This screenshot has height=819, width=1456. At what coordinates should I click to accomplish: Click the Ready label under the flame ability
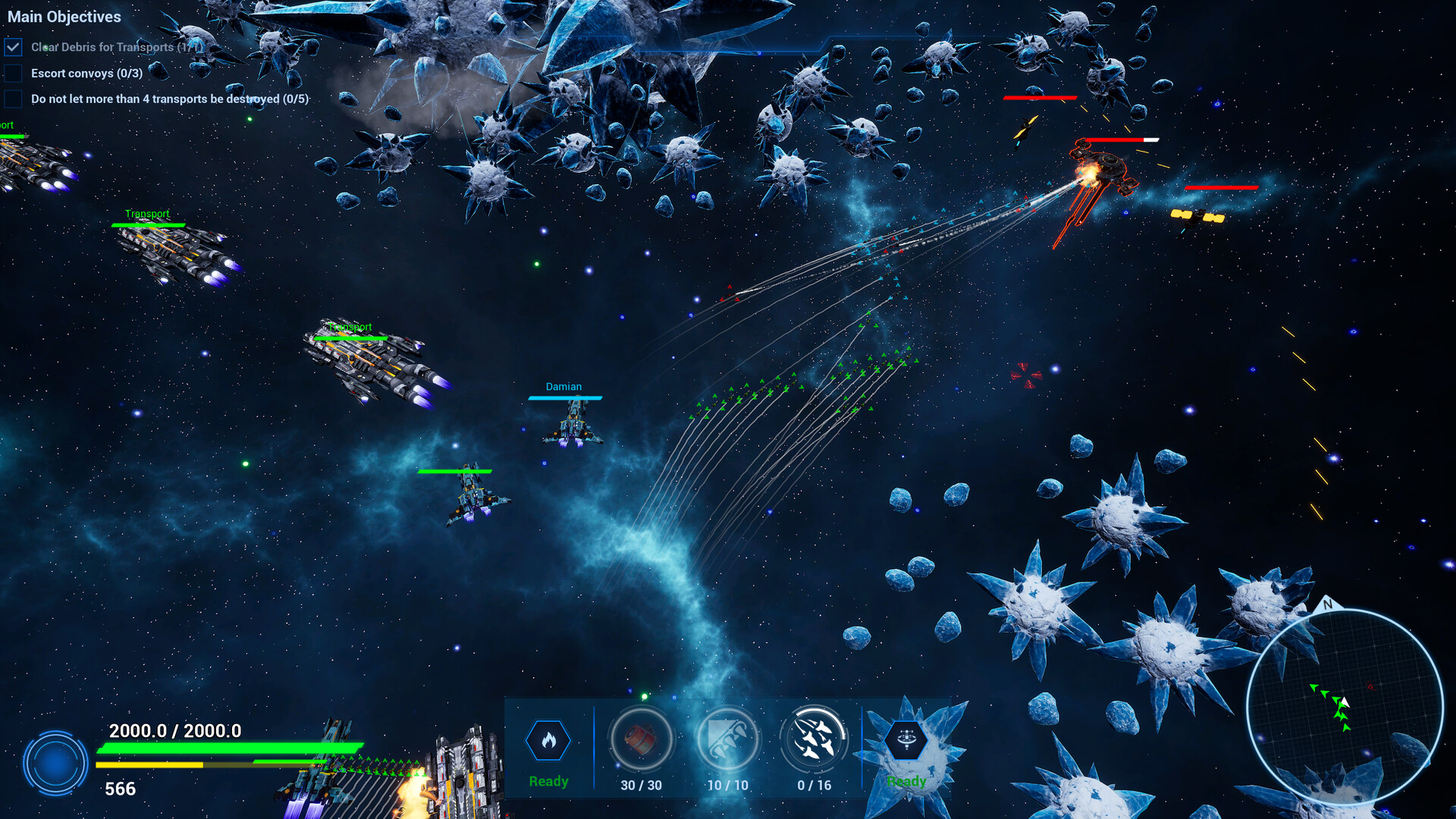[x=548, y=780]
